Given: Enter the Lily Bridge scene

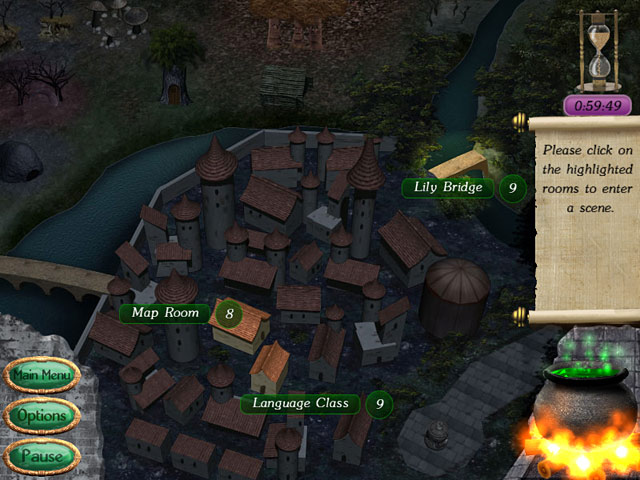Looking at the screenshot, I should [447, 187].
